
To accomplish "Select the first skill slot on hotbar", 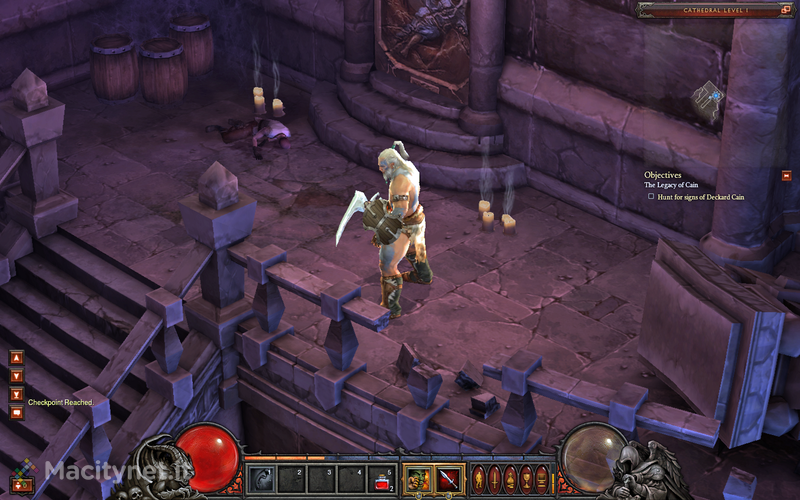I will (x=261, y=478).
